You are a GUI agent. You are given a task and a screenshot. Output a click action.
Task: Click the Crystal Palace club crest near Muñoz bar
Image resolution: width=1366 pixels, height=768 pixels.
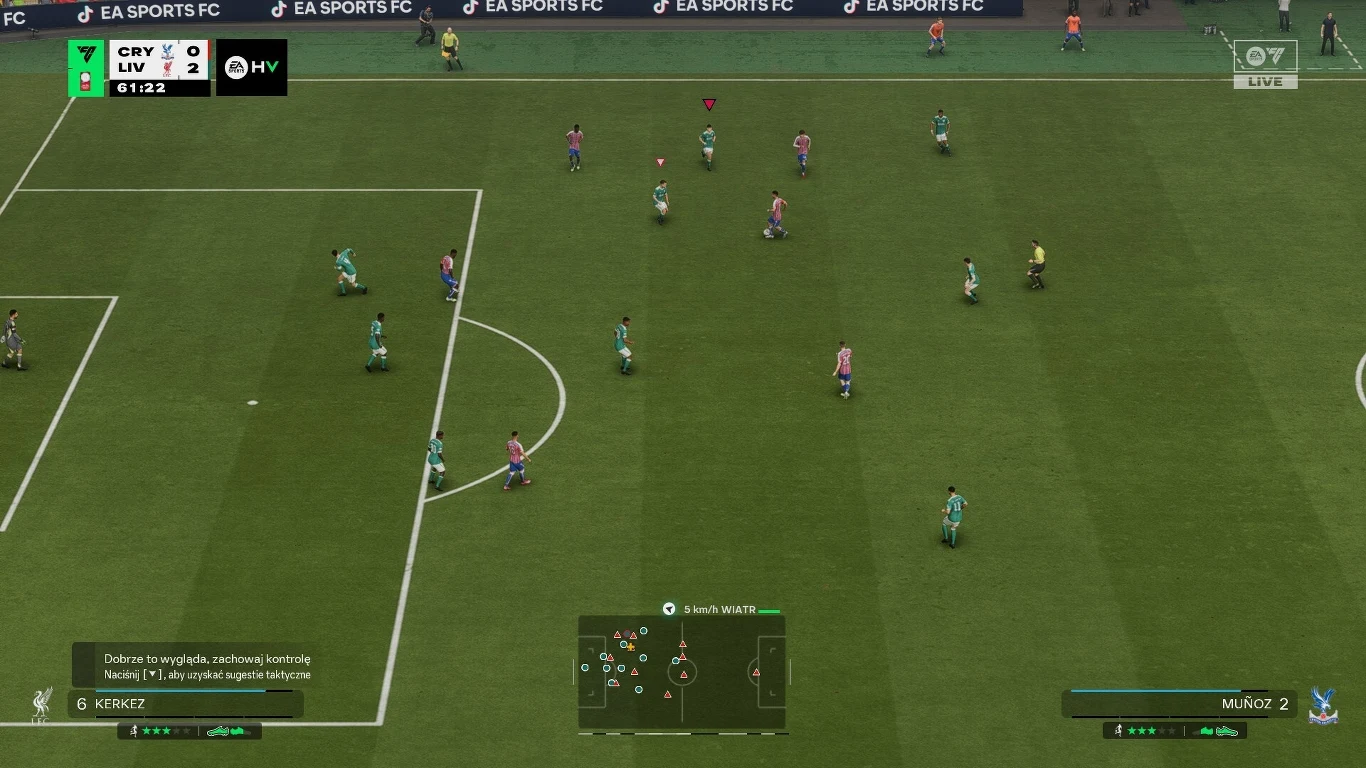coord(1322,706)
